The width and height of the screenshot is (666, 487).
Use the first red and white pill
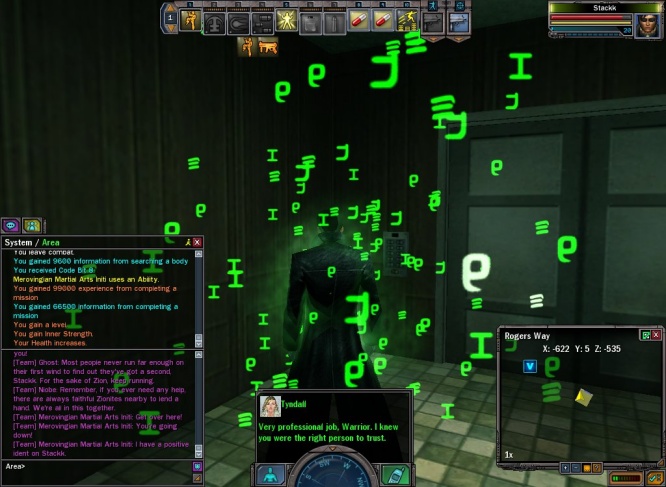click(x=360, y=20)
